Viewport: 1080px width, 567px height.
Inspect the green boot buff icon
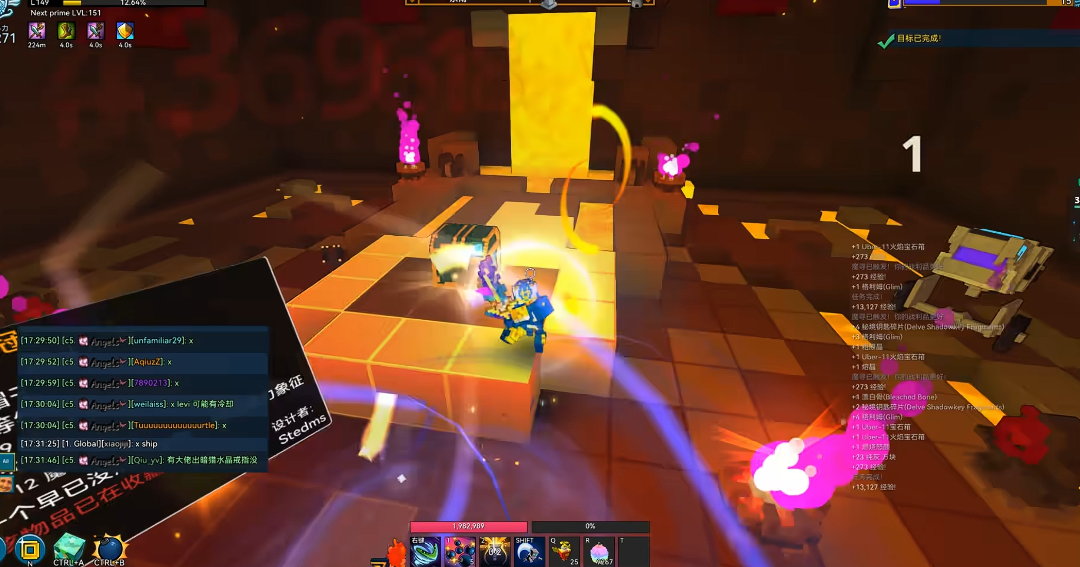(66, 32)
